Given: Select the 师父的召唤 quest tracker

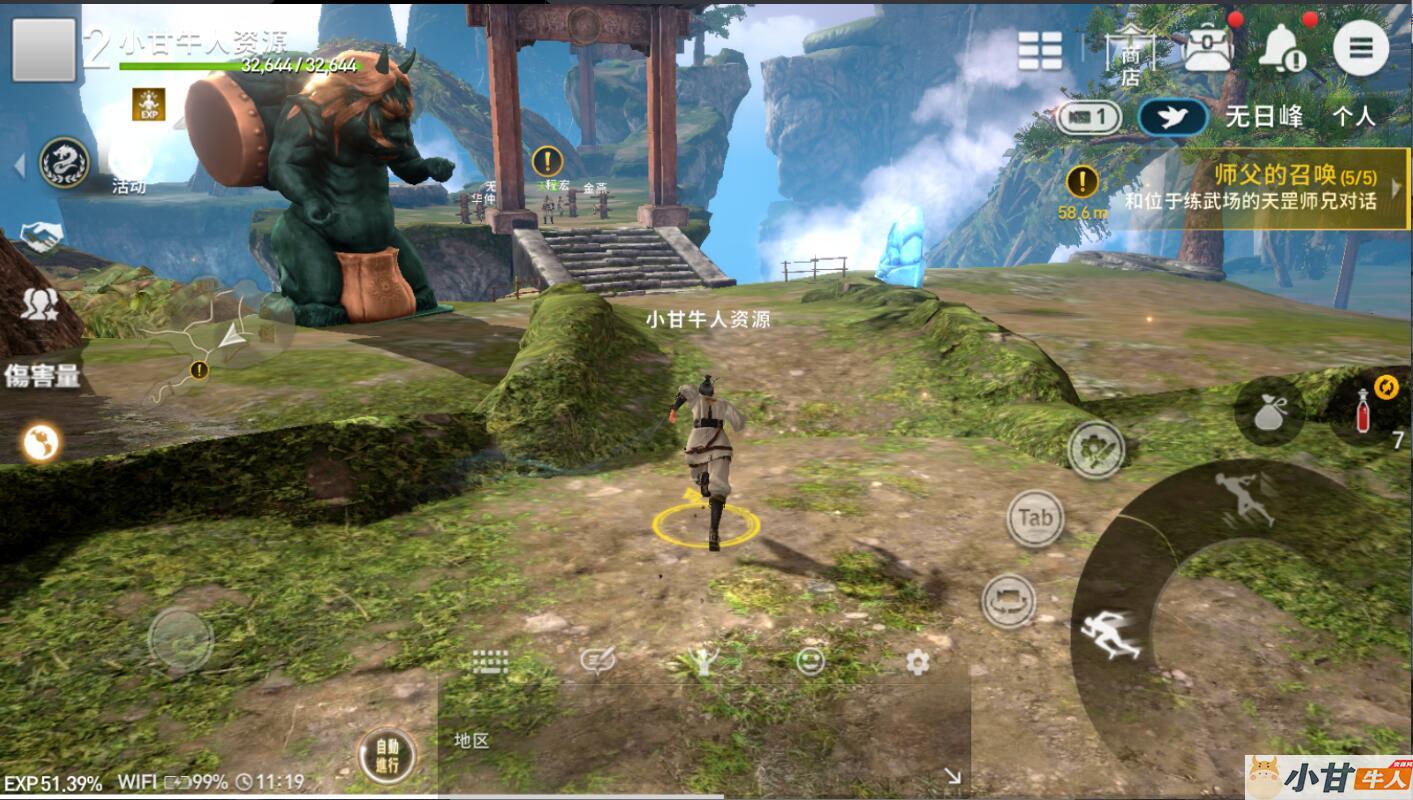Looking at the screenshot, I should 1250,188.
